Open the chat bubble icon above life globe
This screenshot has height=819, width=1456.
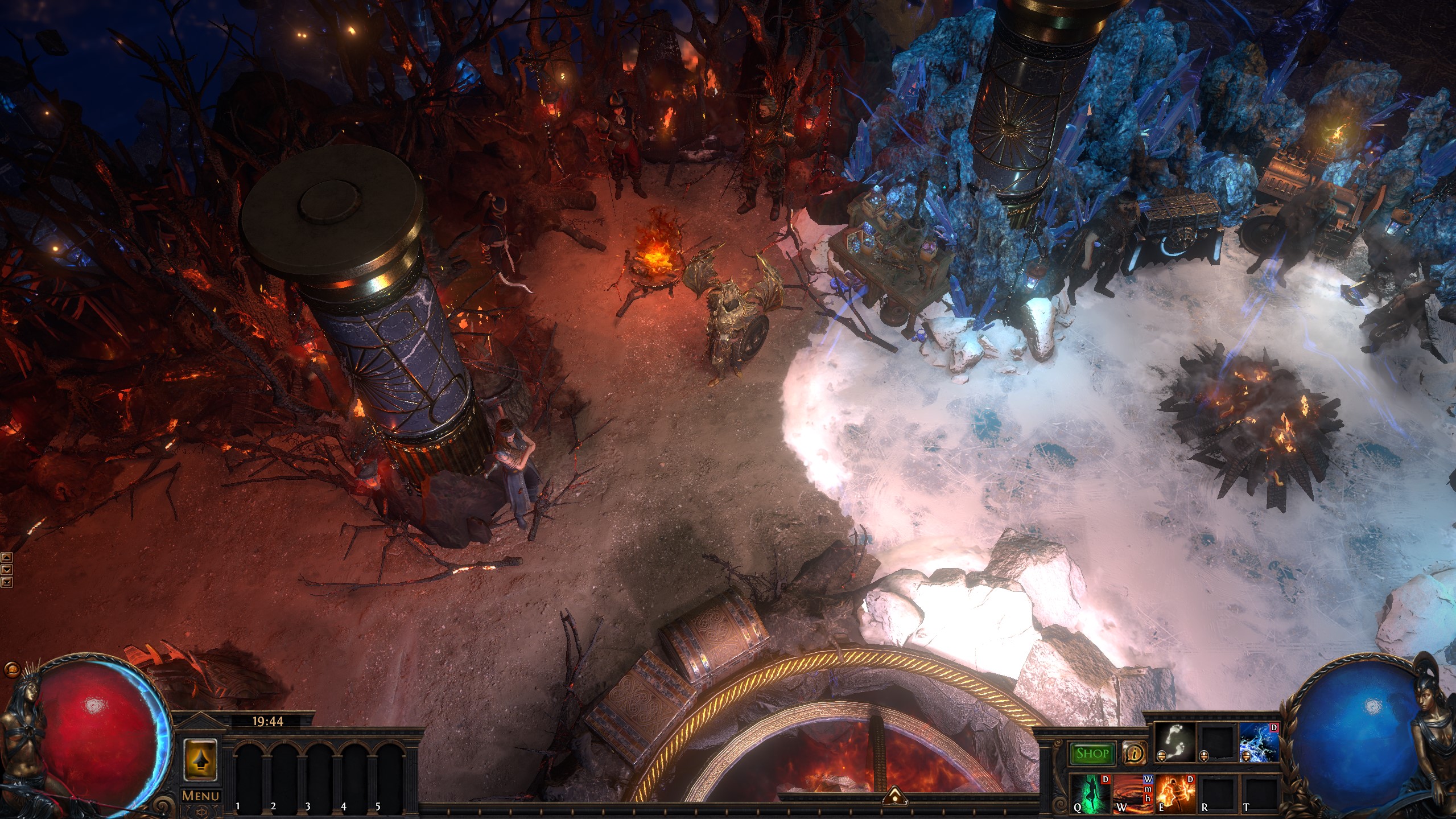pyautogui.click(x=10, y=670)
